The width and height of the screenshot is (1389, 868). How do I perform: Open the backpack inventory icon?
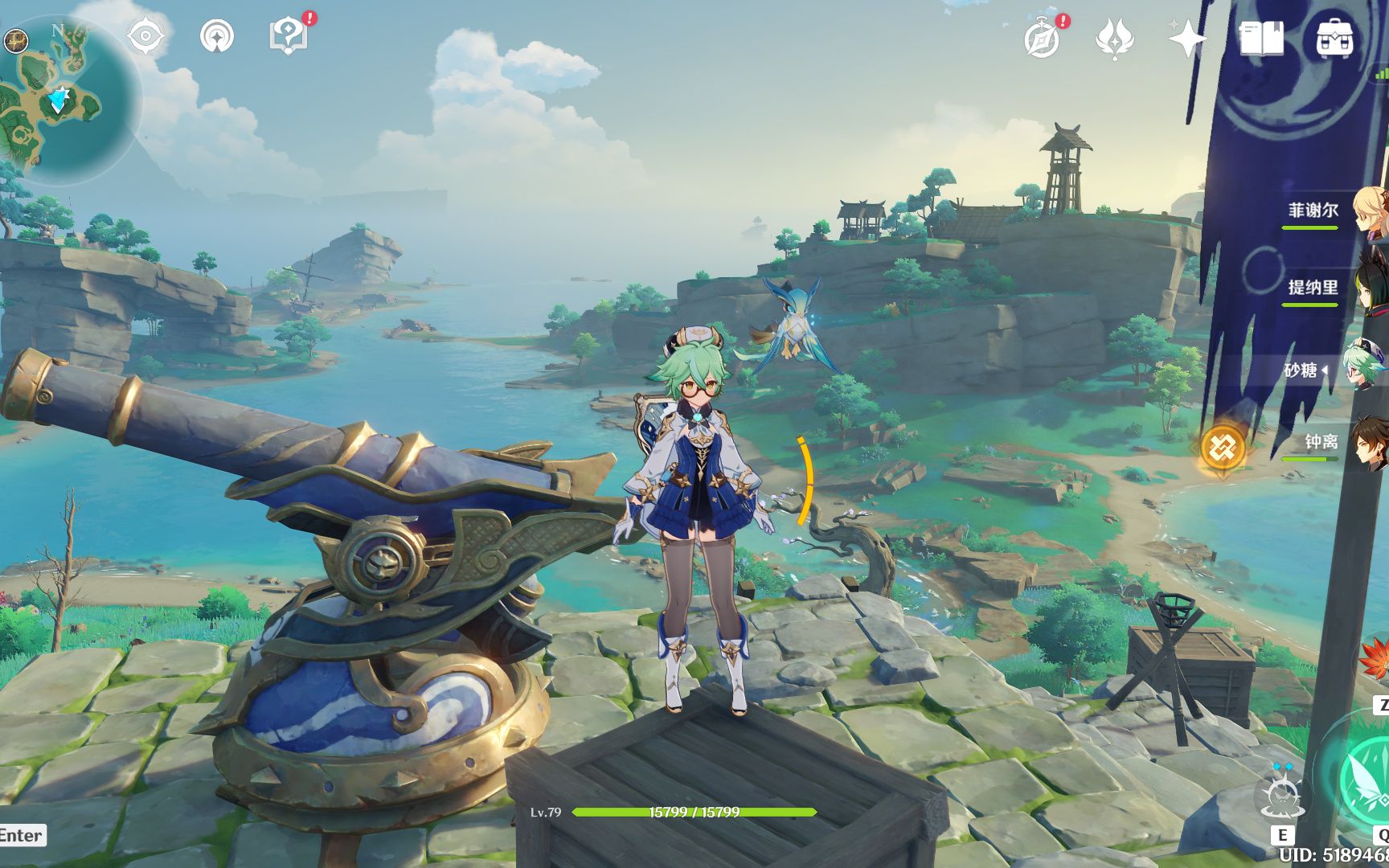1334,38
